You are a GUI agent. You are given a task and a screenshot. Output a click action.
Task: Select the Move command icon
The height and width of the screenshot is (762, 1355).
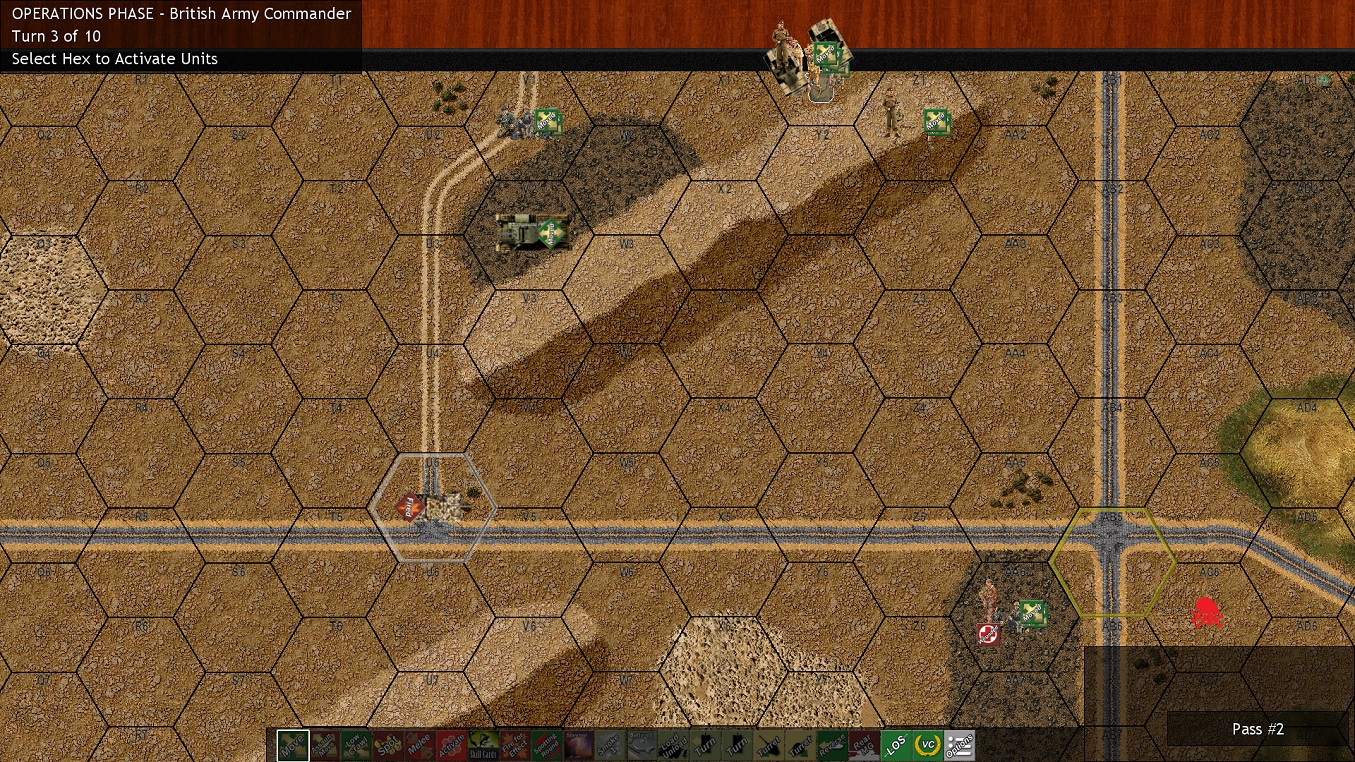[292, 746]
